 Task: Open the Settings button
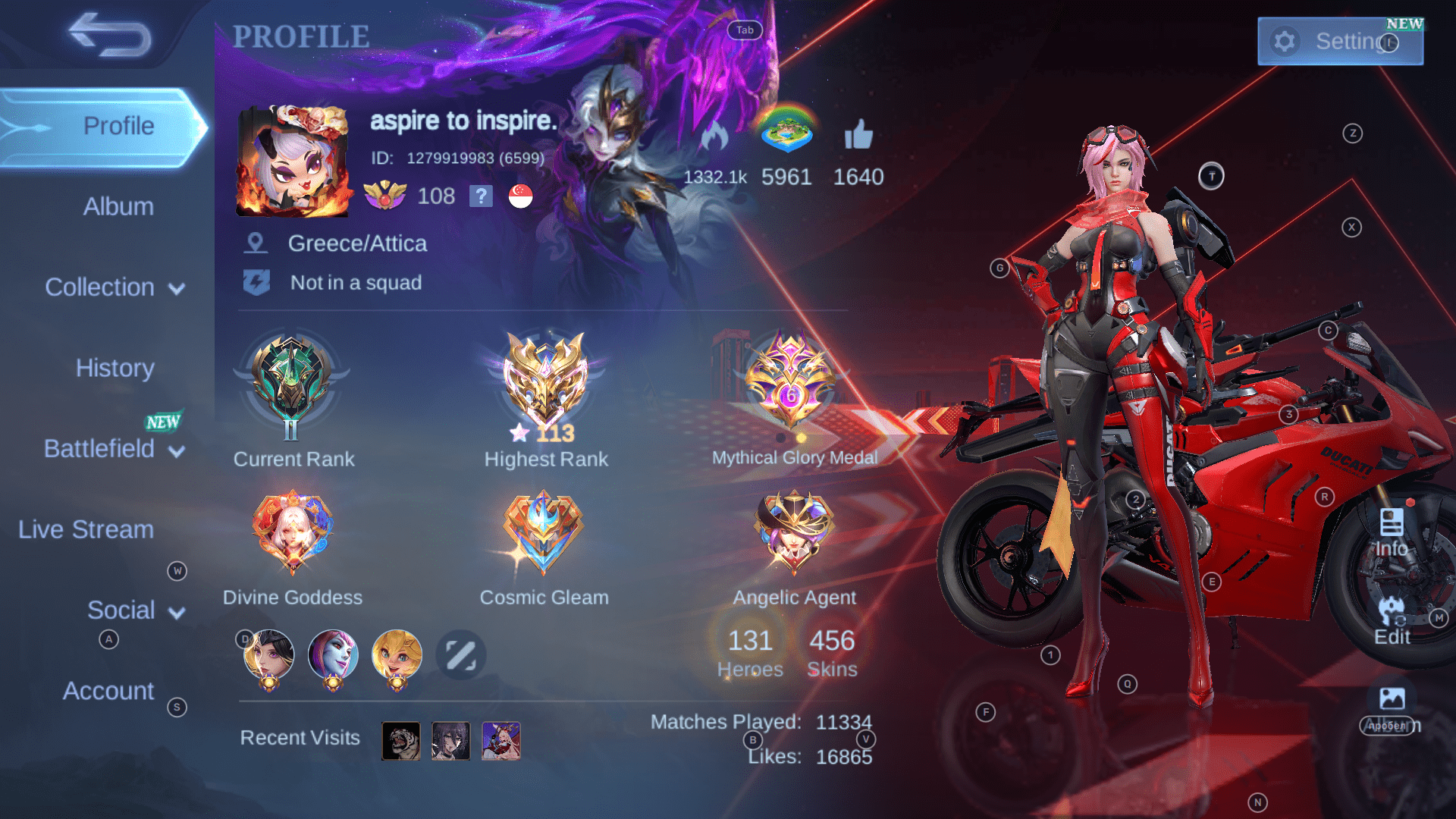(x=1339, y=41)
